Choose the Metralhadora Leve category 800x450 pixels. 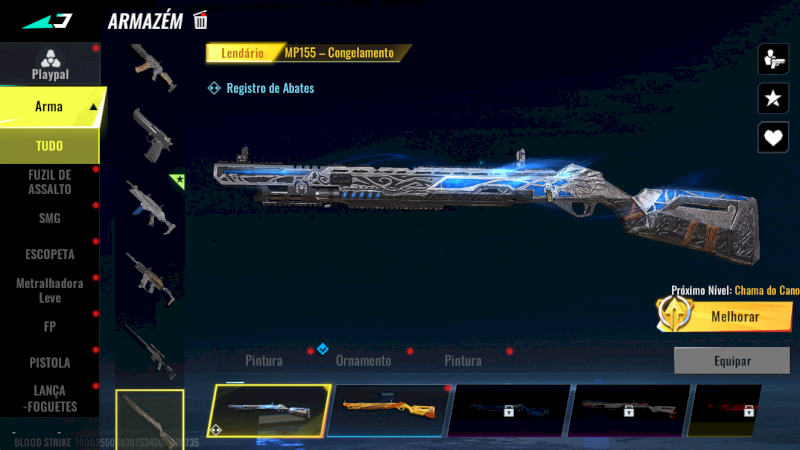(x=49, y=290)
